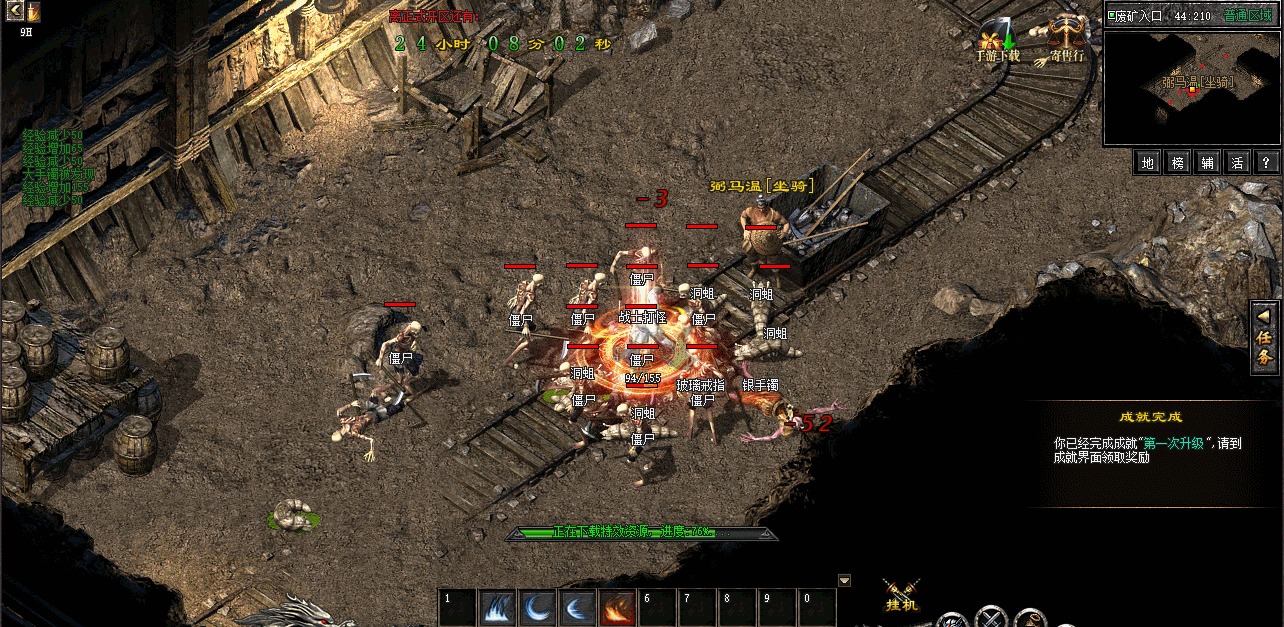Open the assist menu via 辅 button
The image size is (1284, 627).
[x=1208, y=162]
